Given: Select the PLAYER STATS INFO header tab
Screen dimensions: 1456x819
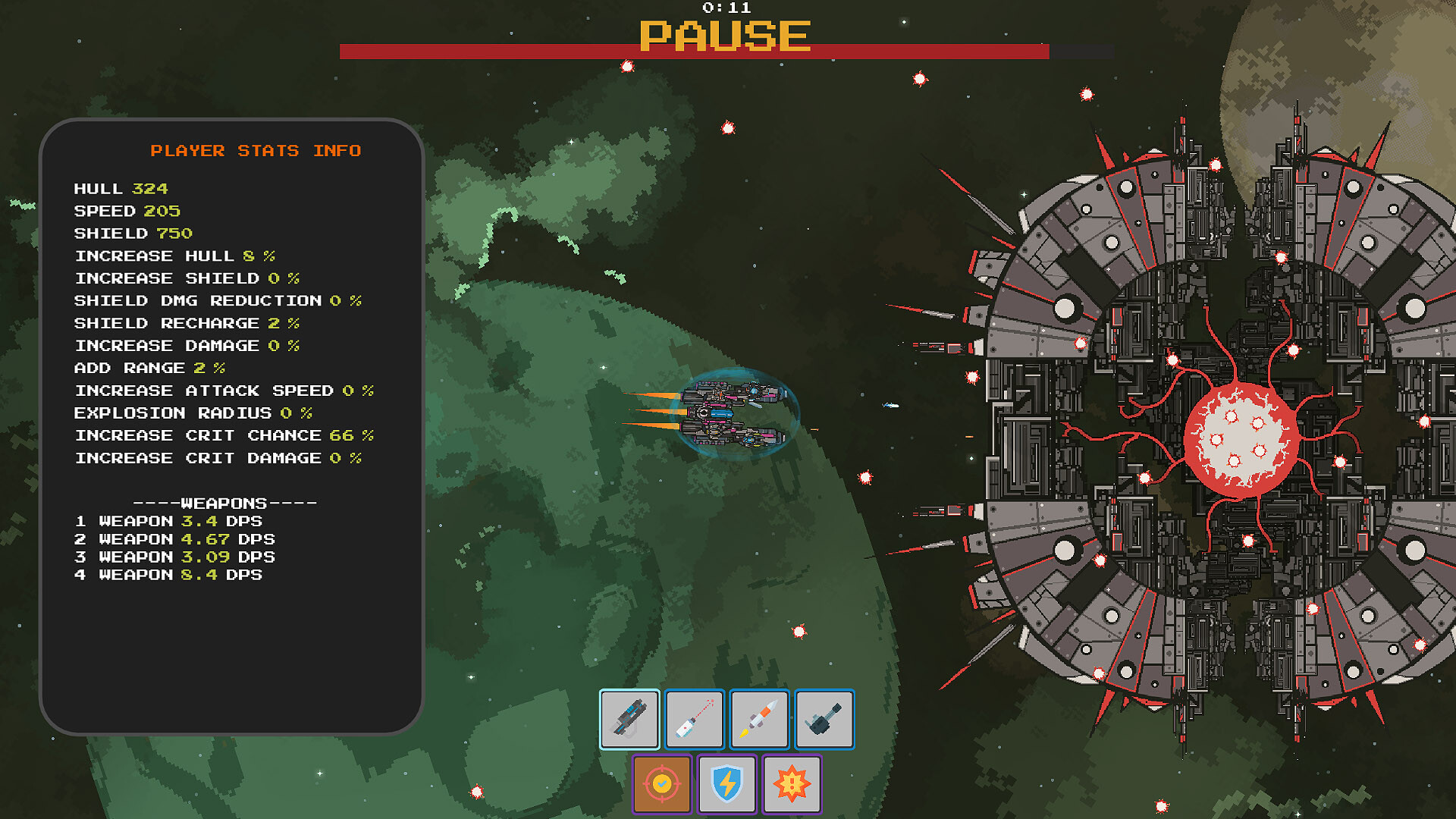Looking at the screenshot, I should tap(256, 150).
